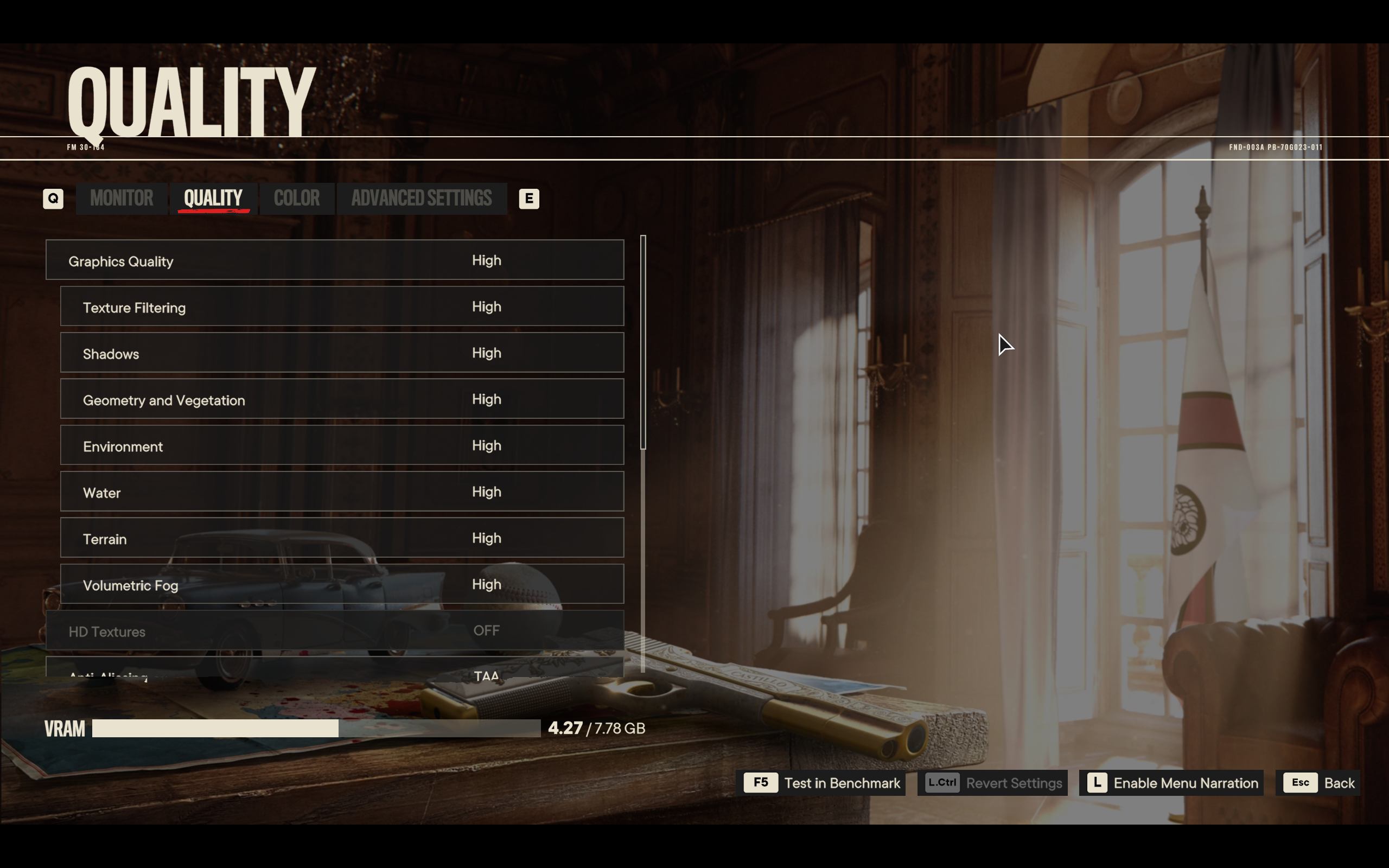Screen dimensions: 1389x868
Task: Run Test in Benchmark
Action: 821,783
